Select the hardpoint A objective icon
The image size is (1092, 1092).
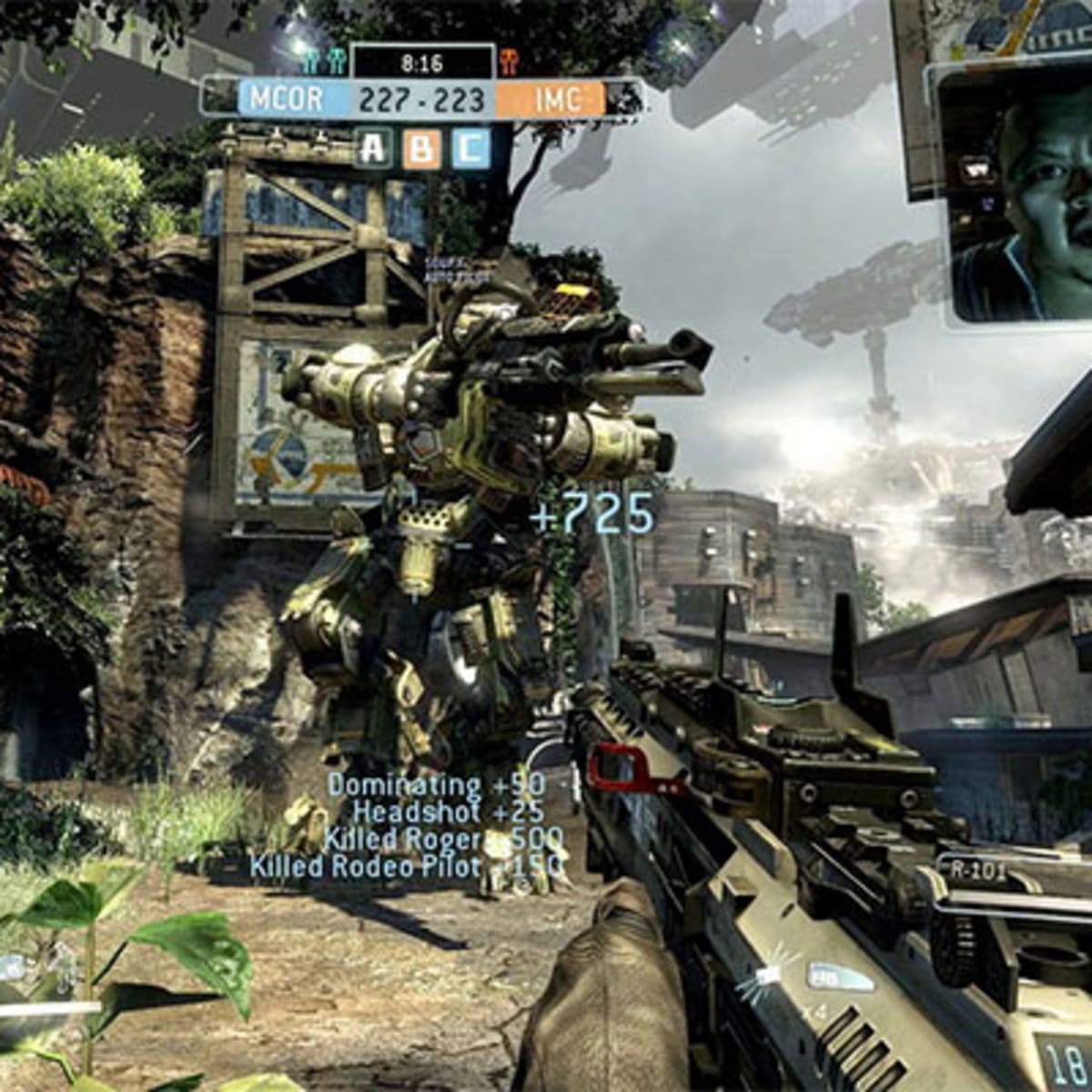pyautogui.click(x=373, y=149)
